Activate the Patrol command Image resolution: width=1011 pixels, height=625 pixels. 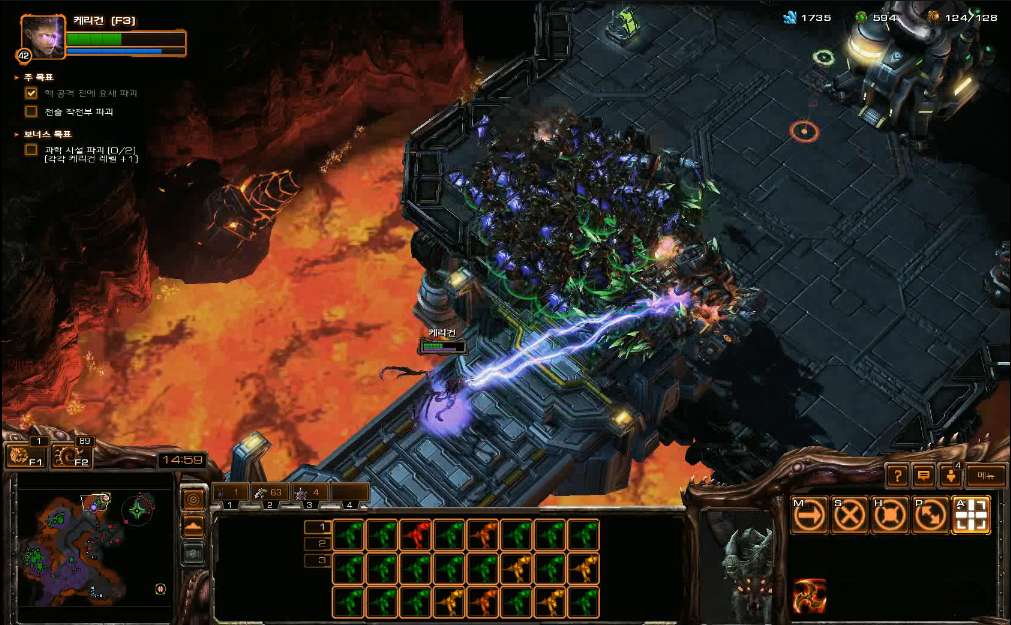(x=930, y=514)
